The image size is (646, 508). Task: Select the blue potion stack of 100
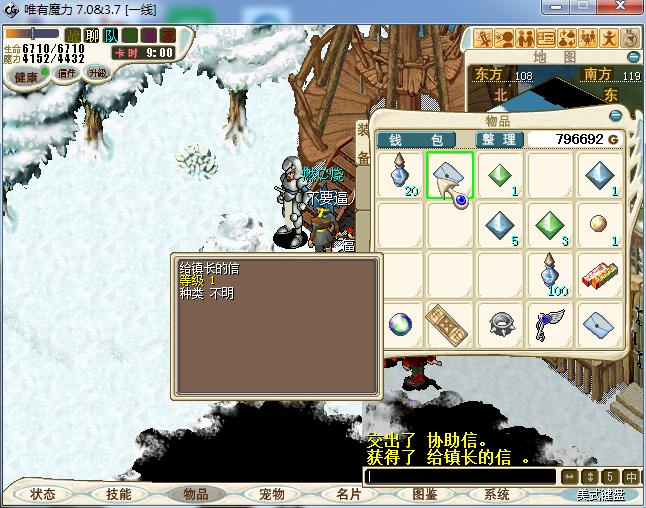(549, 274)
